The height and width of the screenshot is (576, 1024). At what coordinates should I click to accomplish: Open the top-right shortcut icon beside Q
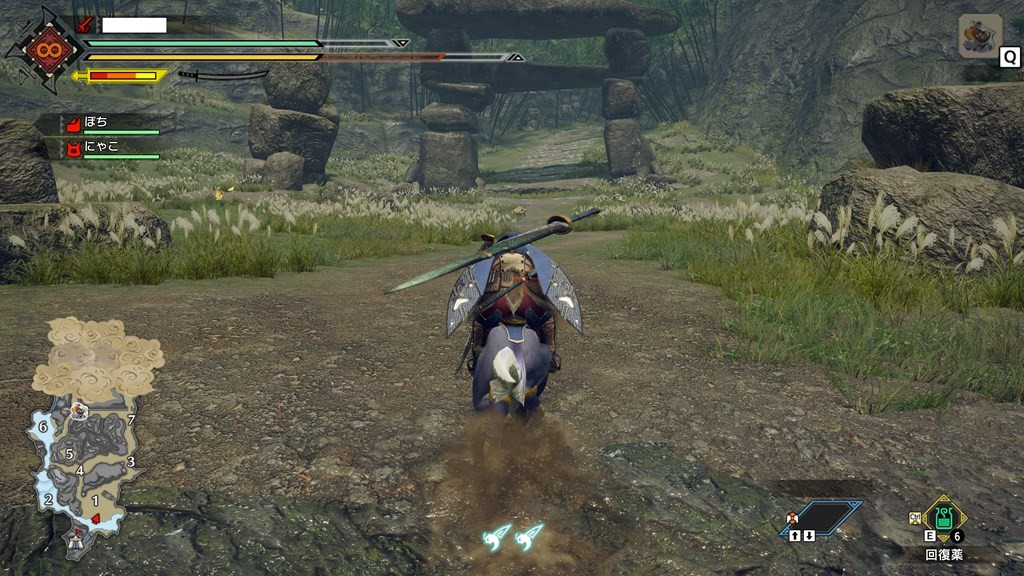[979, 36]
